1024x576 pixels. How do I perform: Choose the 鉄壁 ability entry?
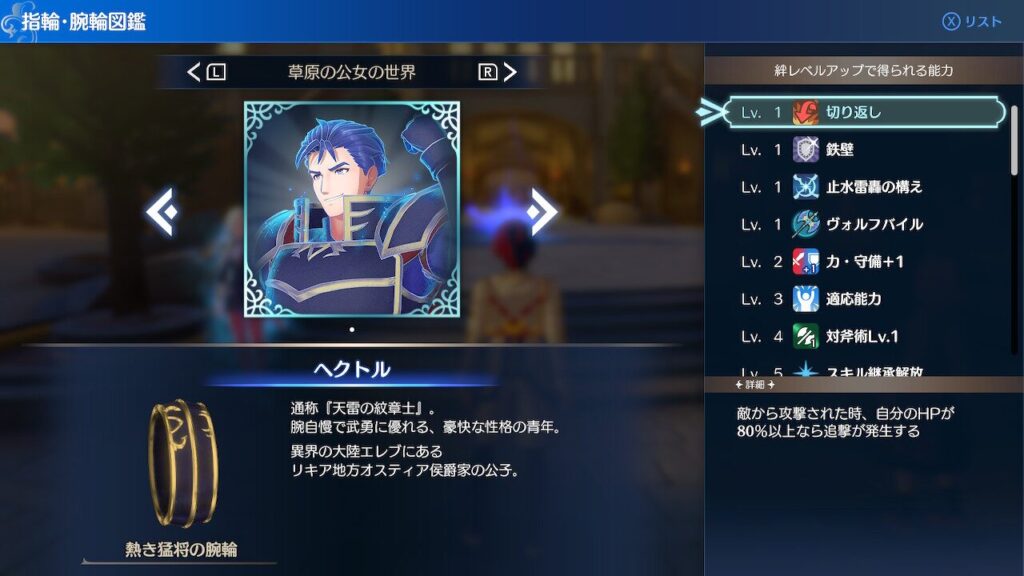(865, 150)
